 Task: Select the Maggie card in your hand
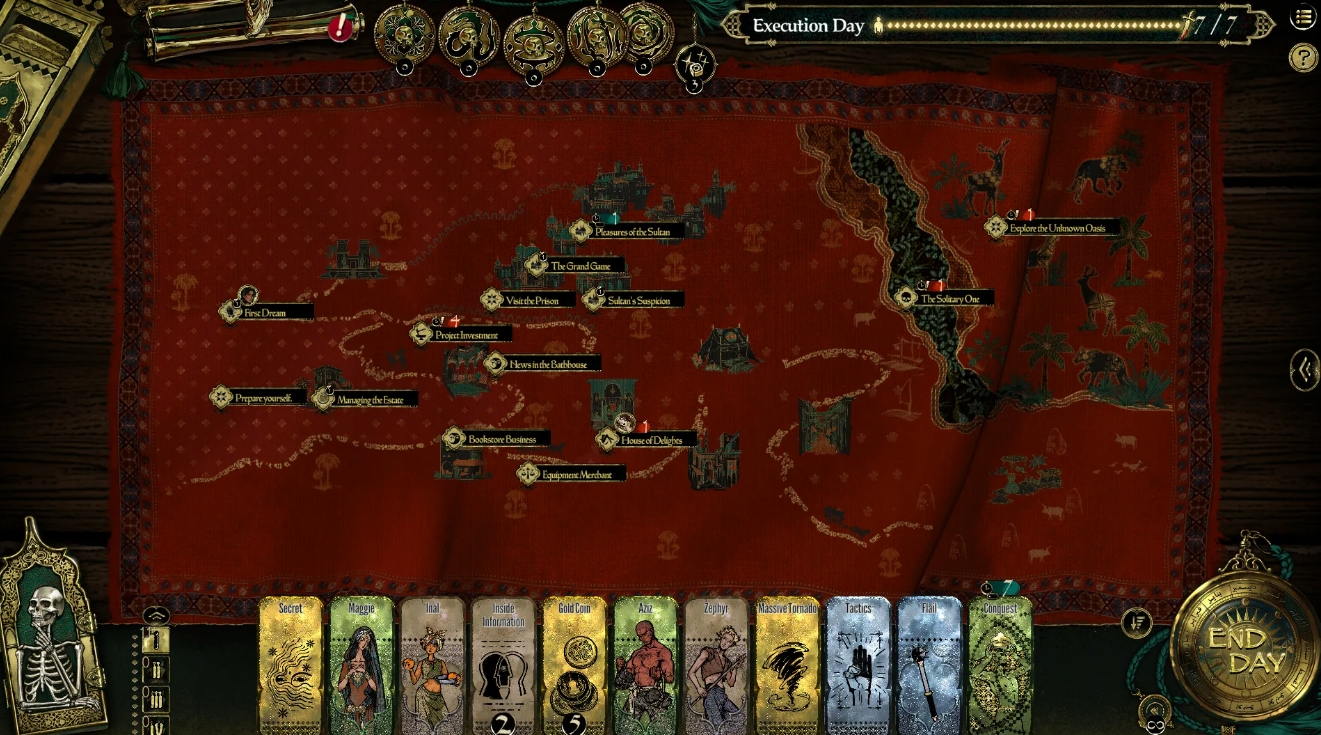(360, 663)
